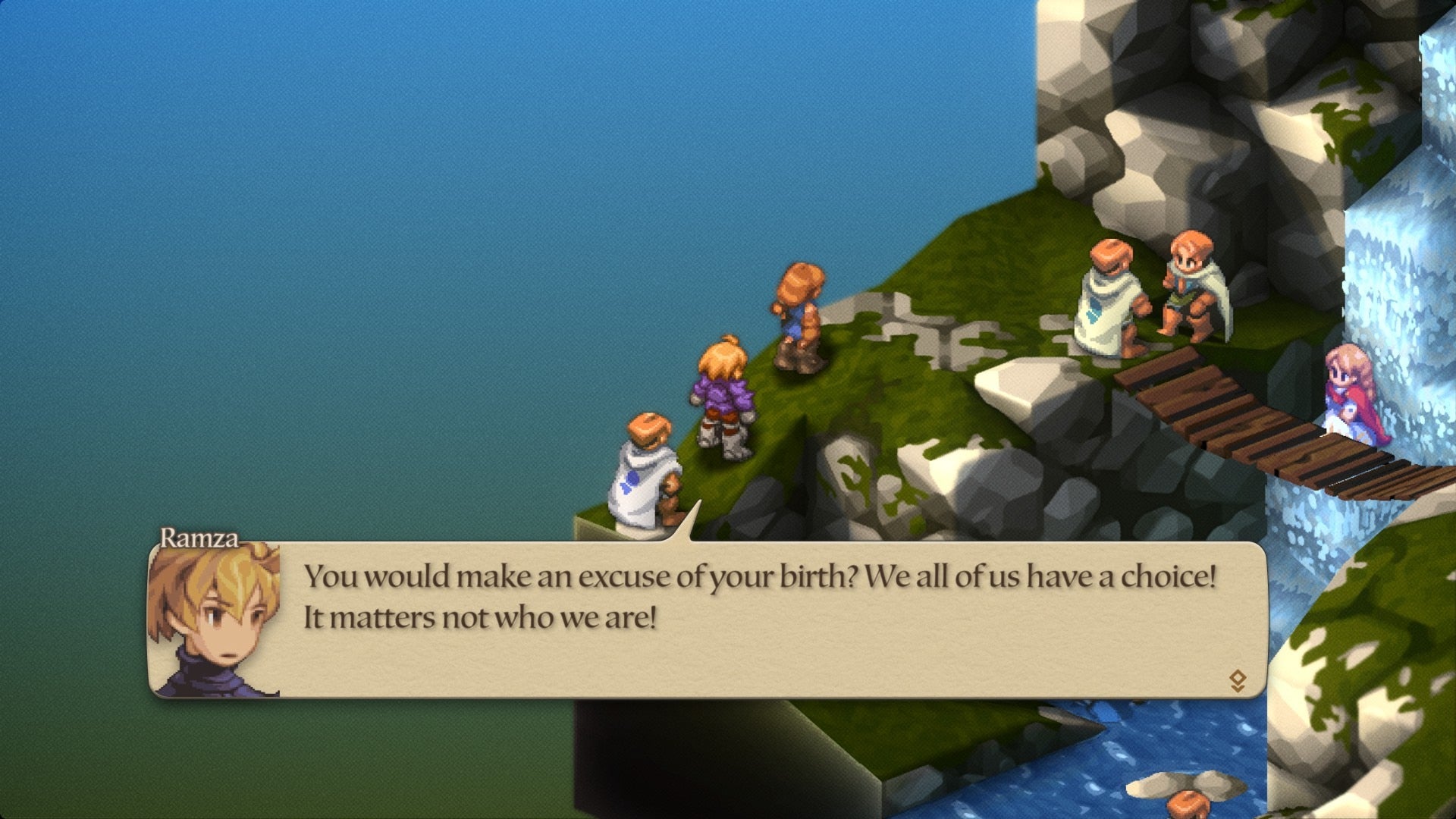Viewport: 1456px width, 819px height.
Task: Click the dialogue advance arrow indicator
Action: point(1237,680)
